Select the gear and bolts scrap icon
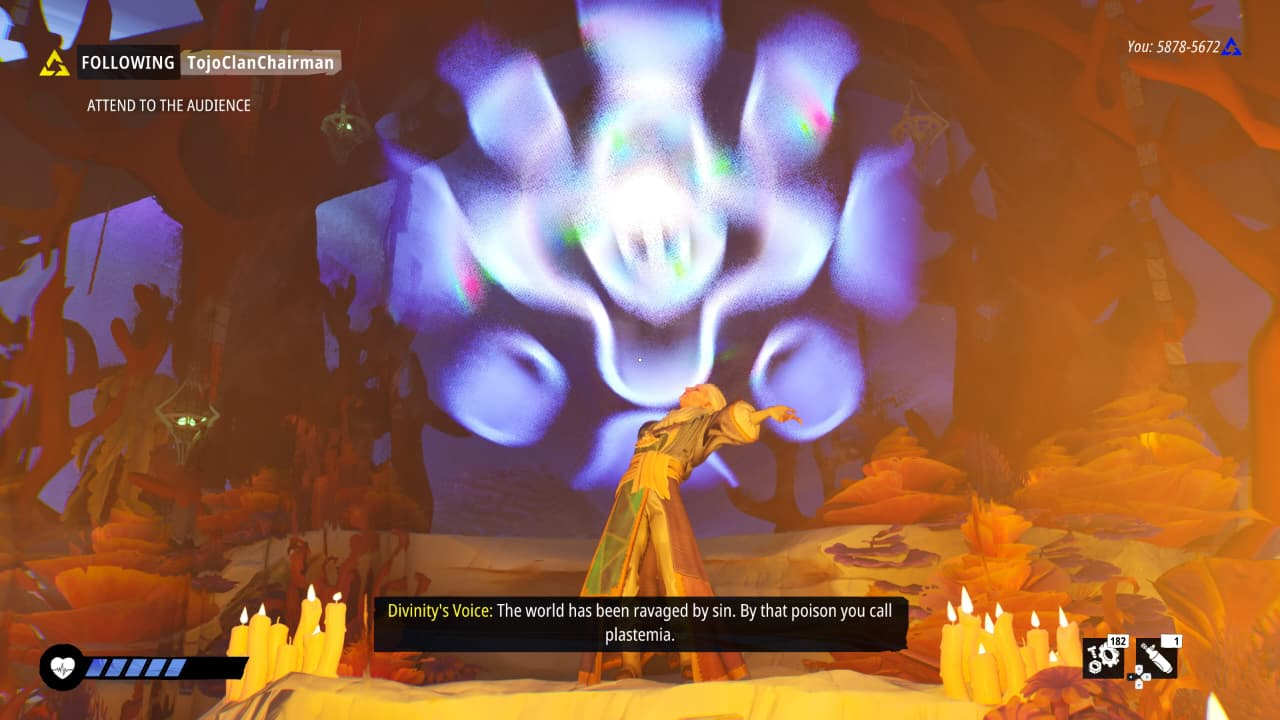Viewport: 1280px width, 720px height. tap(1102, 657)
